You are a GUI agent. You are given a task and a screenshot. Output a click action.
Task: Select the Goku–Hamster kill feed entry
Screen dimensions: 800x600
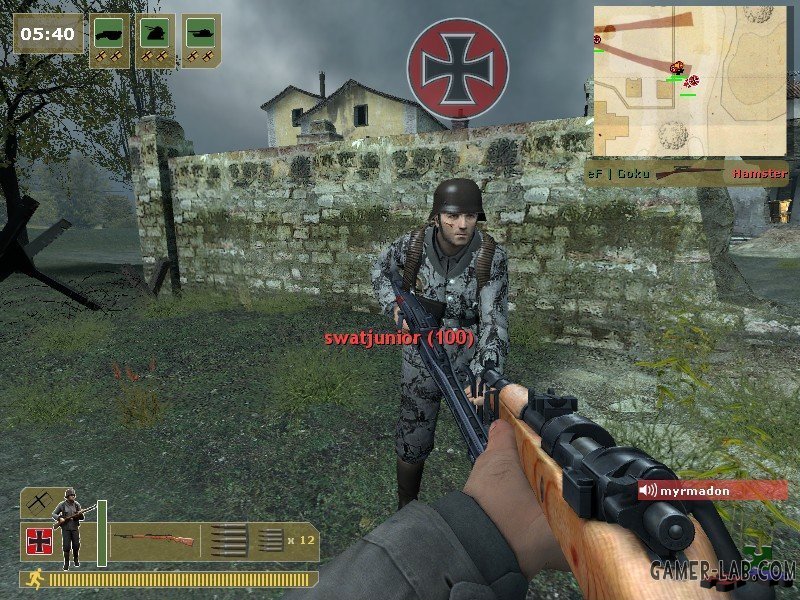point(686,173)
